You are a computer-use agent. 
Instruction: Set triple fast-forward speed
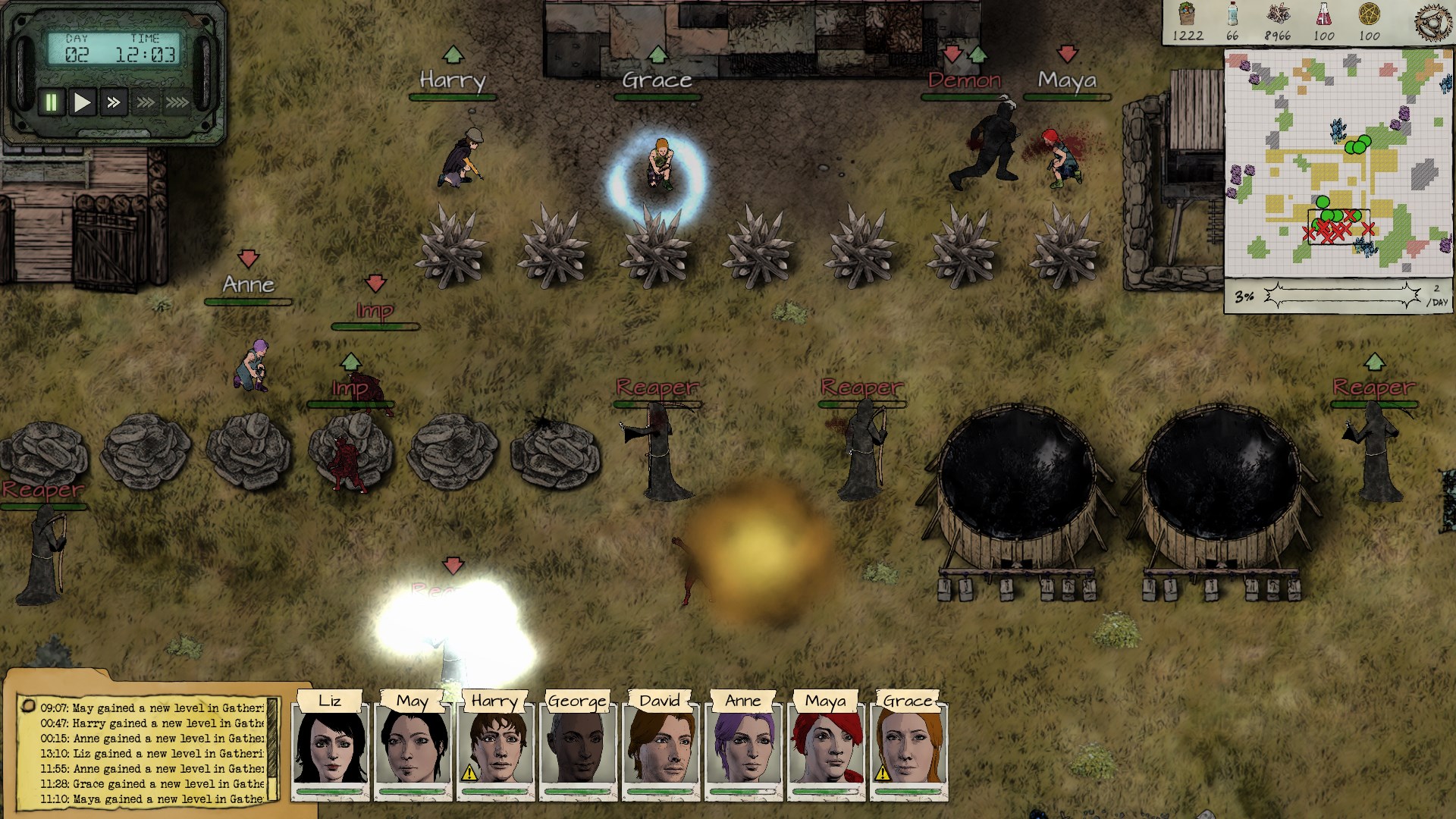click(x=145, y=102)
